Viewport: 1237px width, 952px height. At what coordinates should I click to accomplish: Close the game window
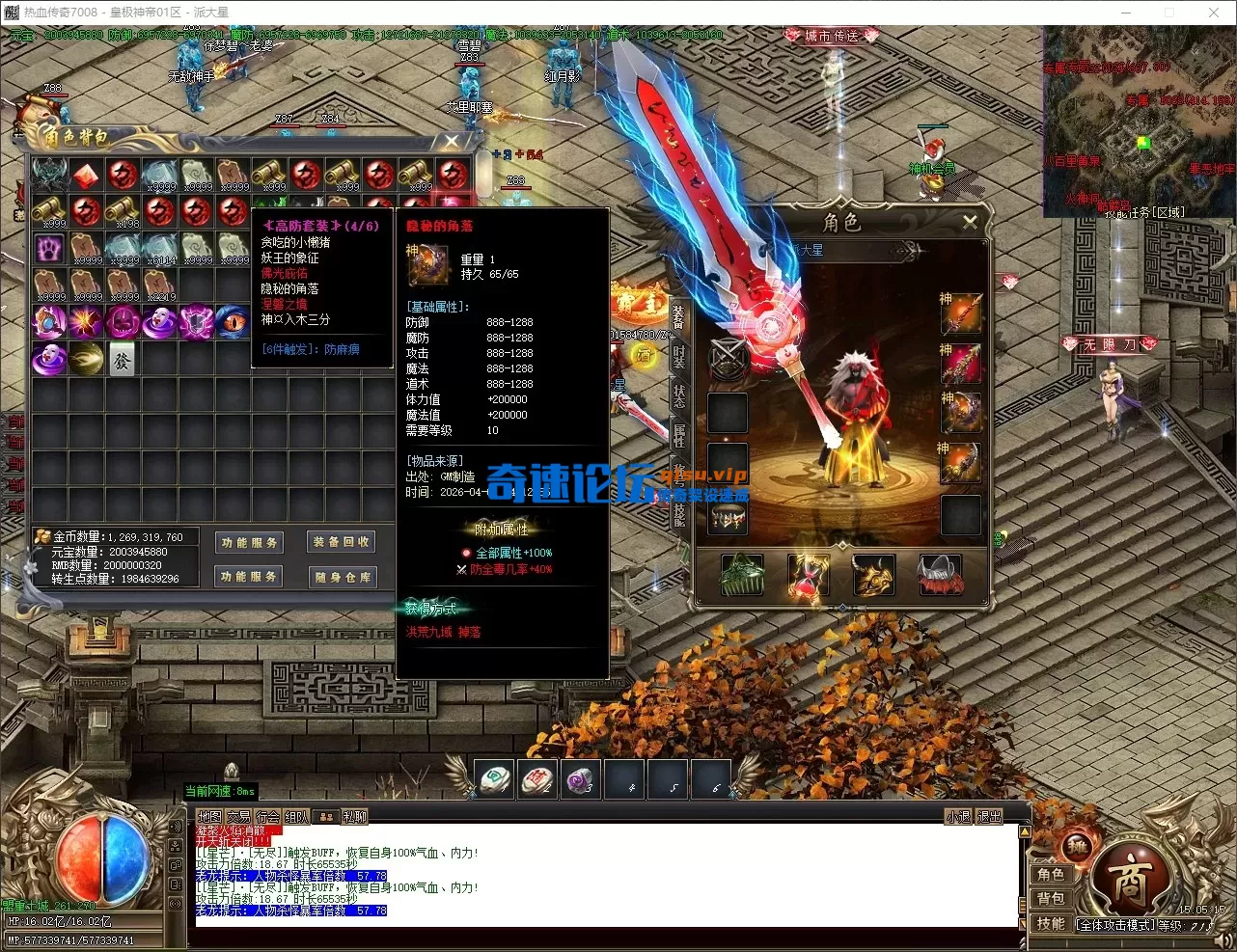click(1214, 13)
